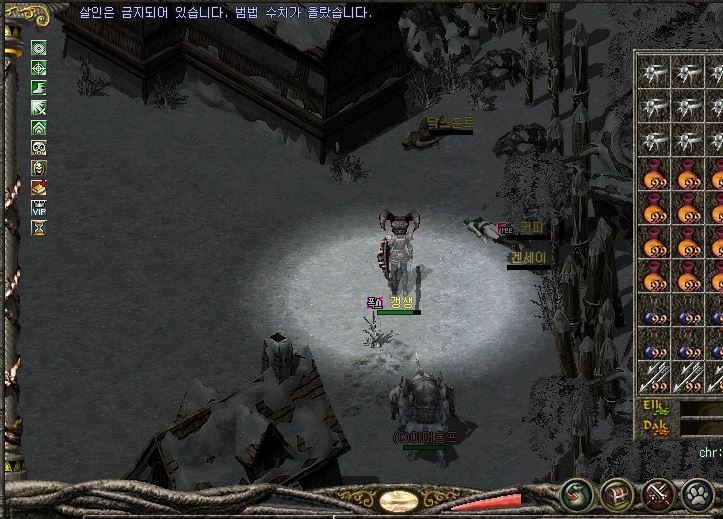
Task: Click the green crossed-out blade icon
Action: coord(39,107)
